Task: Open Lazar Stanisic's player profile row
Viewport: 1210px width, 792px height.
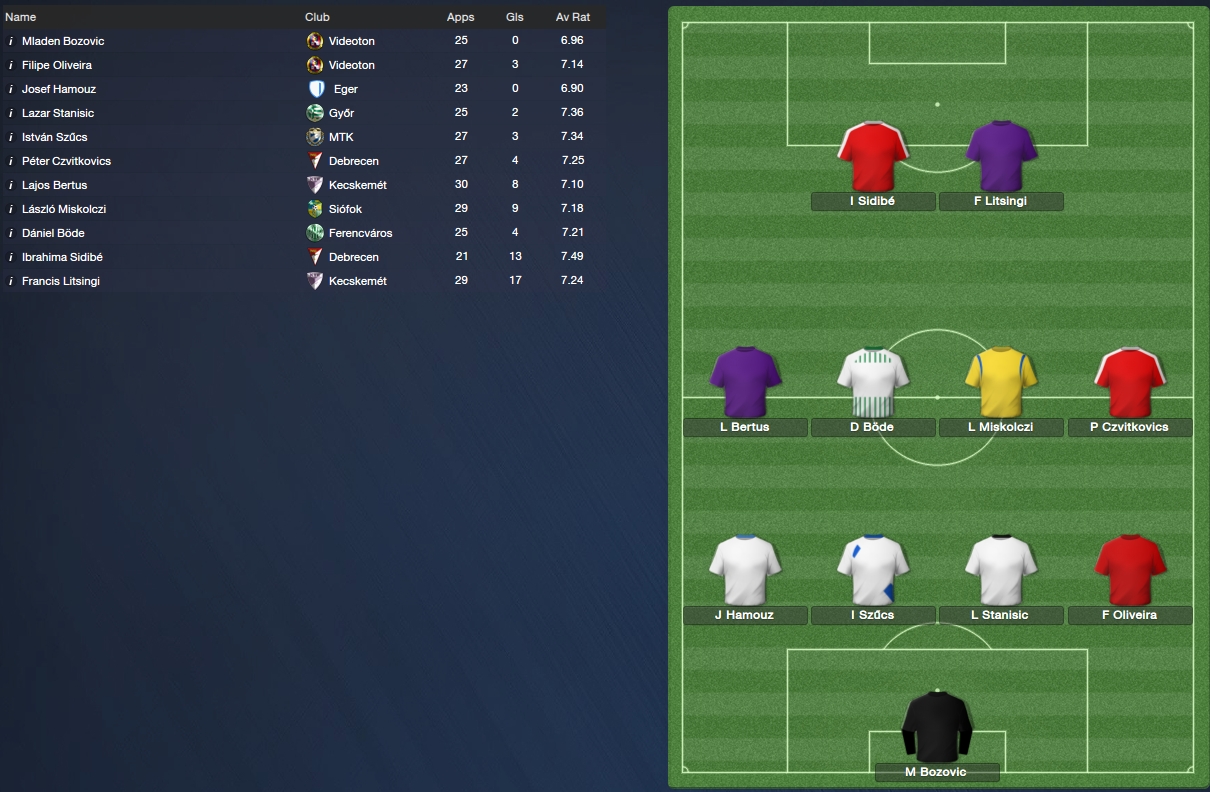Action: pos(58,113)
